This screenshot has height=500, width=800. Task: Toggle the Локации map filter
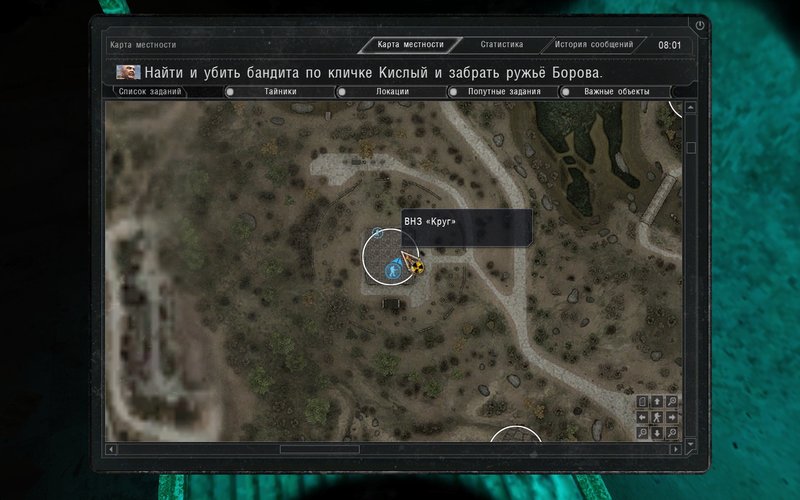pyautogui.click(x=392, y=92)
